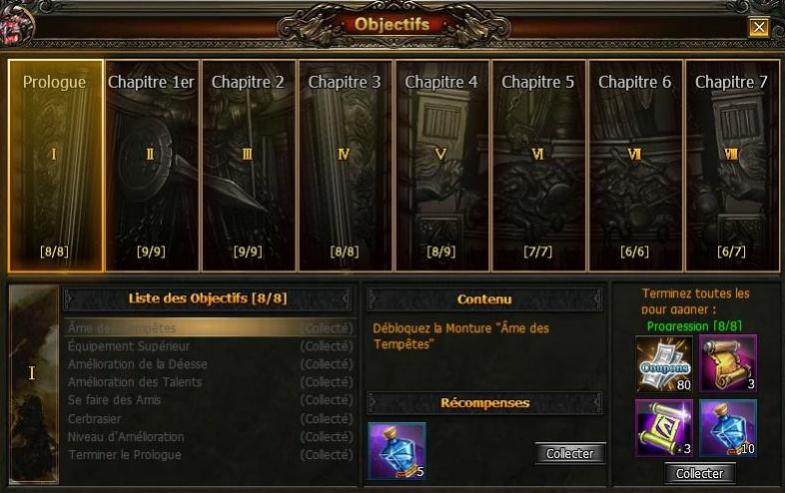Close the Objectifs window

[x=759, y=27]
